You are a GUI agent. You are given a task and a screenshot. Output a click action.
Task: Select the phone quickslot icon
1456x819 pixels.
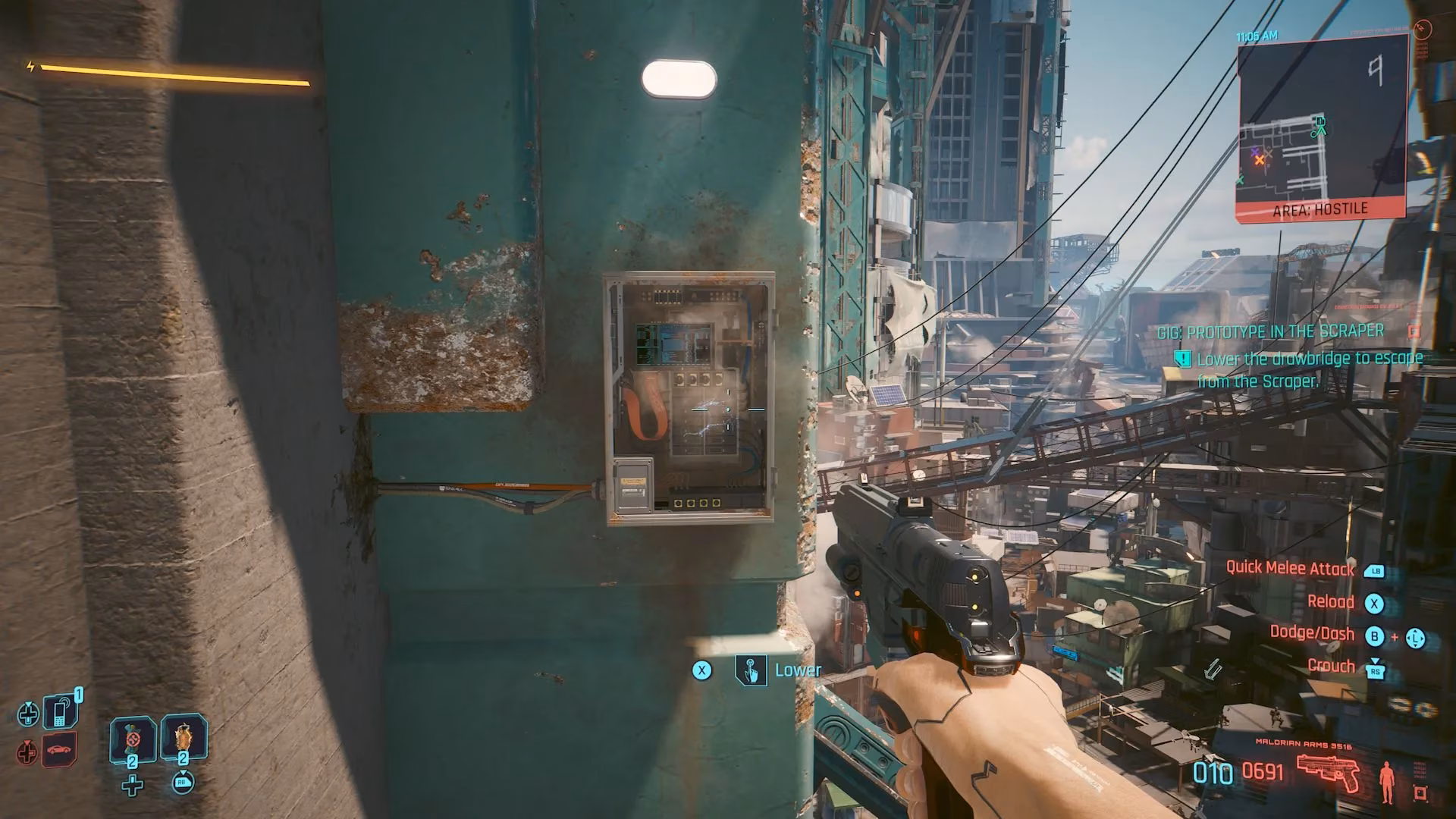click(61, 713)
